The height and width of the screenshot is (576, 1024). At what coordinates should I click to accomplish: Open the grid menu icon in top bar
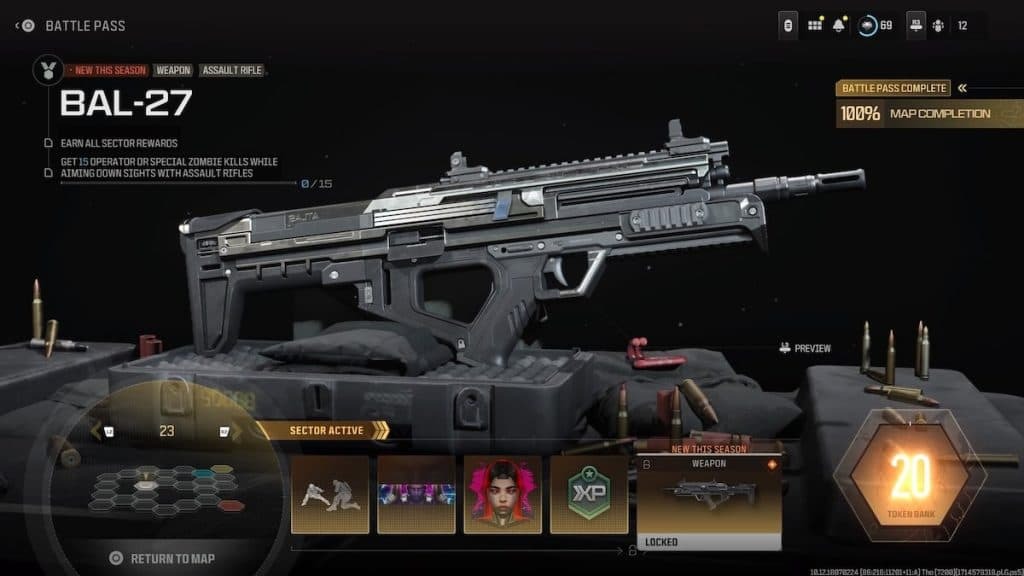coord(815,25)
